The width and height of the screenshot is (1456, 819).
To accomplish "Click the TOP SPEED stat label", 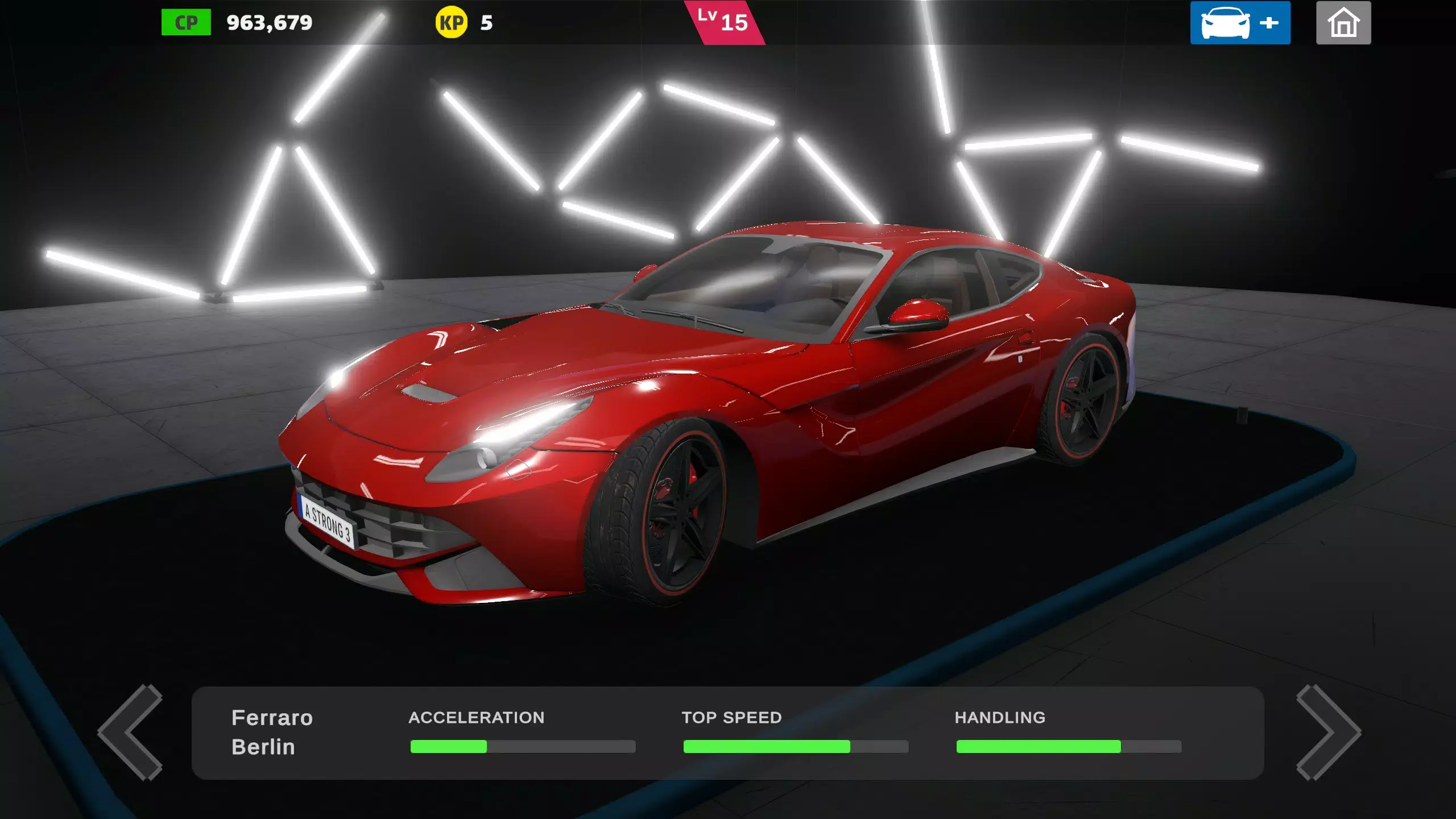I will coord(733,718).
